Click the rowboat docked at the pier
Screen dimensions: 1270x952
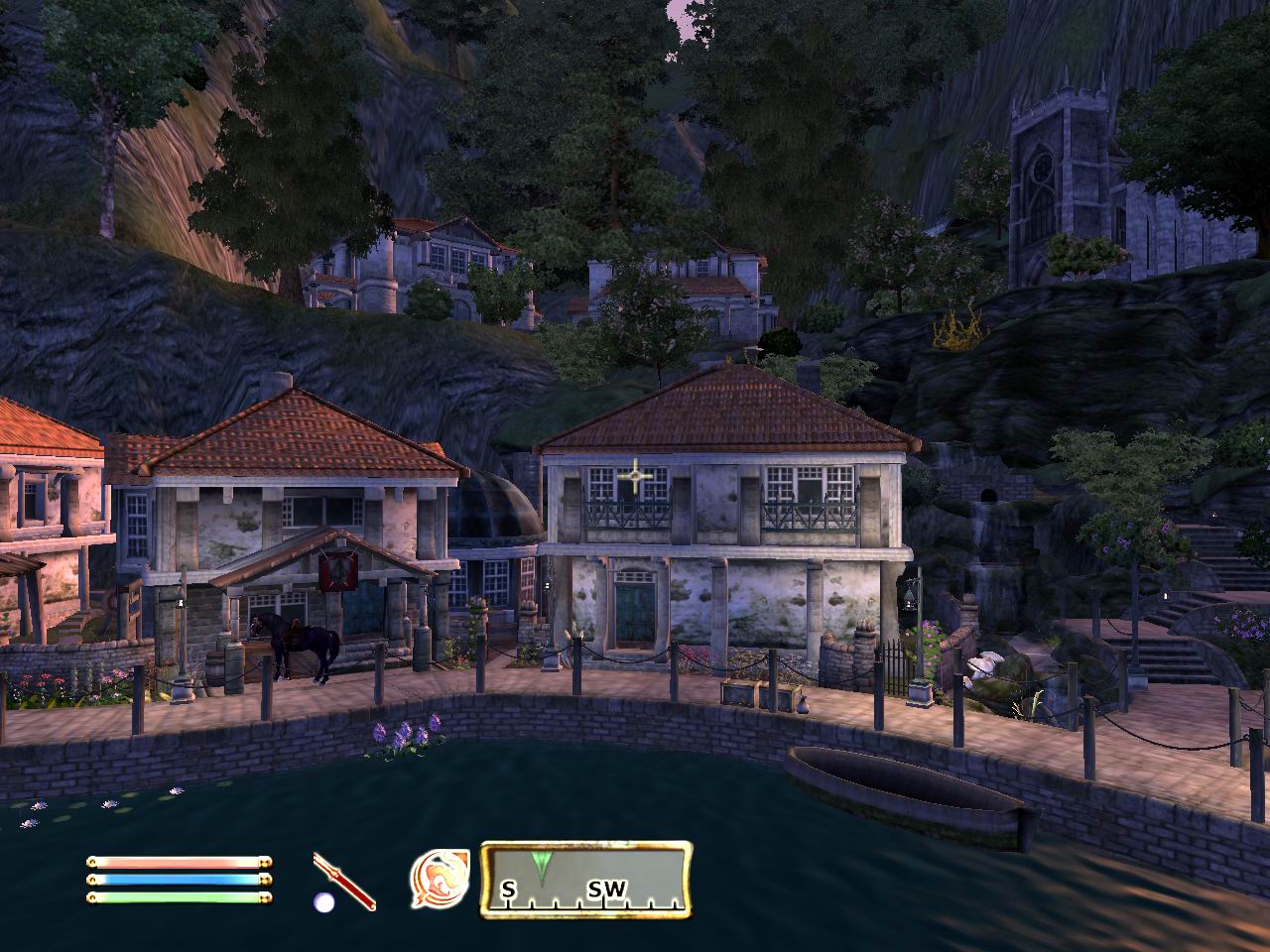point(903,783)
